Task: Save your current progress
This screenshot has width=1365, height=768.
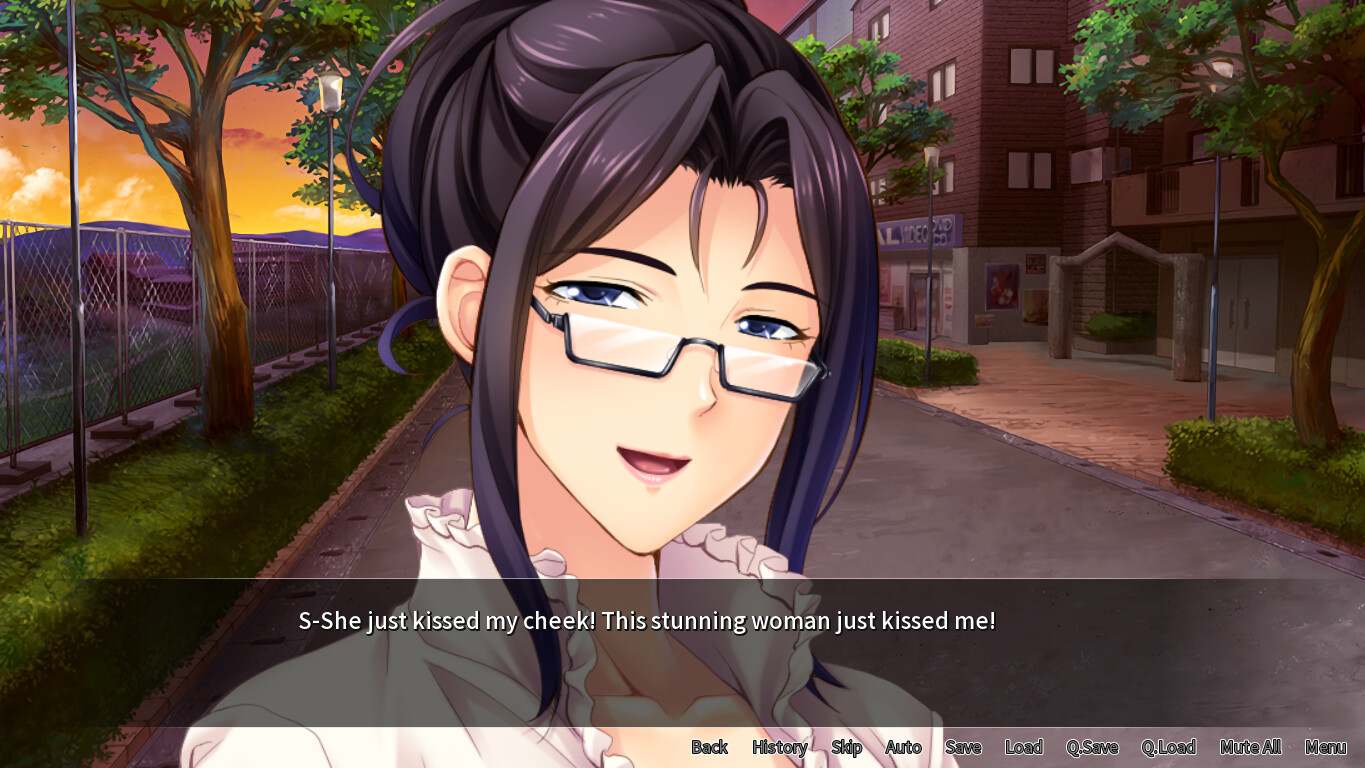Action: [x=962, y=747]
